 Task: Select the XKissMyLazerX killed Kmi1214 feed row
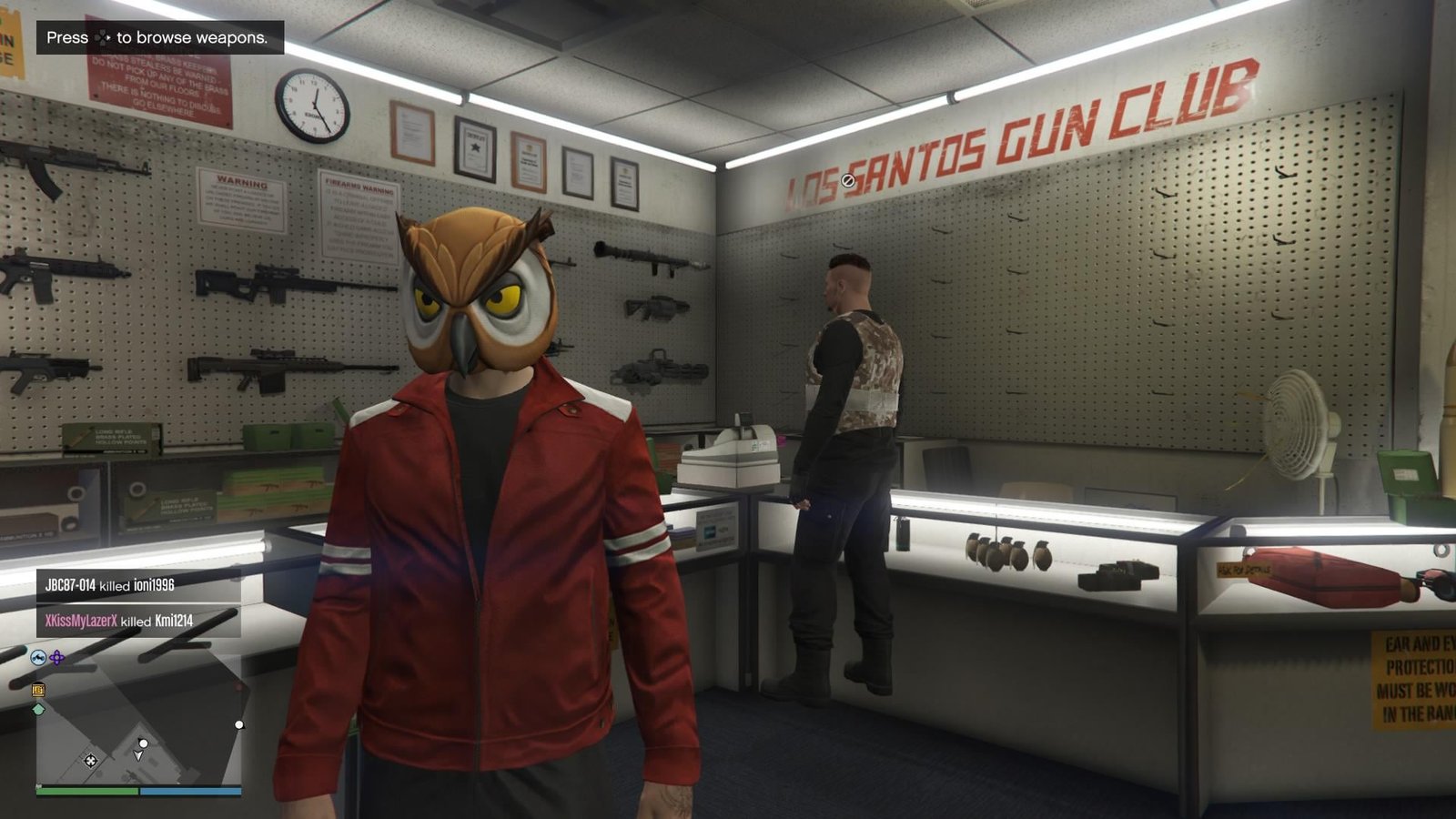pos(138,621)
